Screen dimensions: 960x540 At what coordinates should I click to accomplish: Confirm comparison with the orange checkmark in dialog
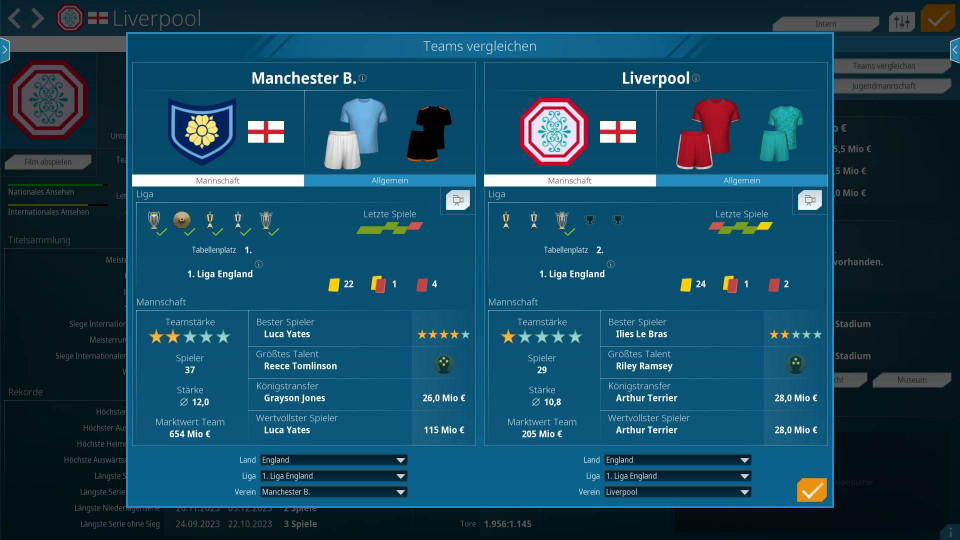point(811,490)
